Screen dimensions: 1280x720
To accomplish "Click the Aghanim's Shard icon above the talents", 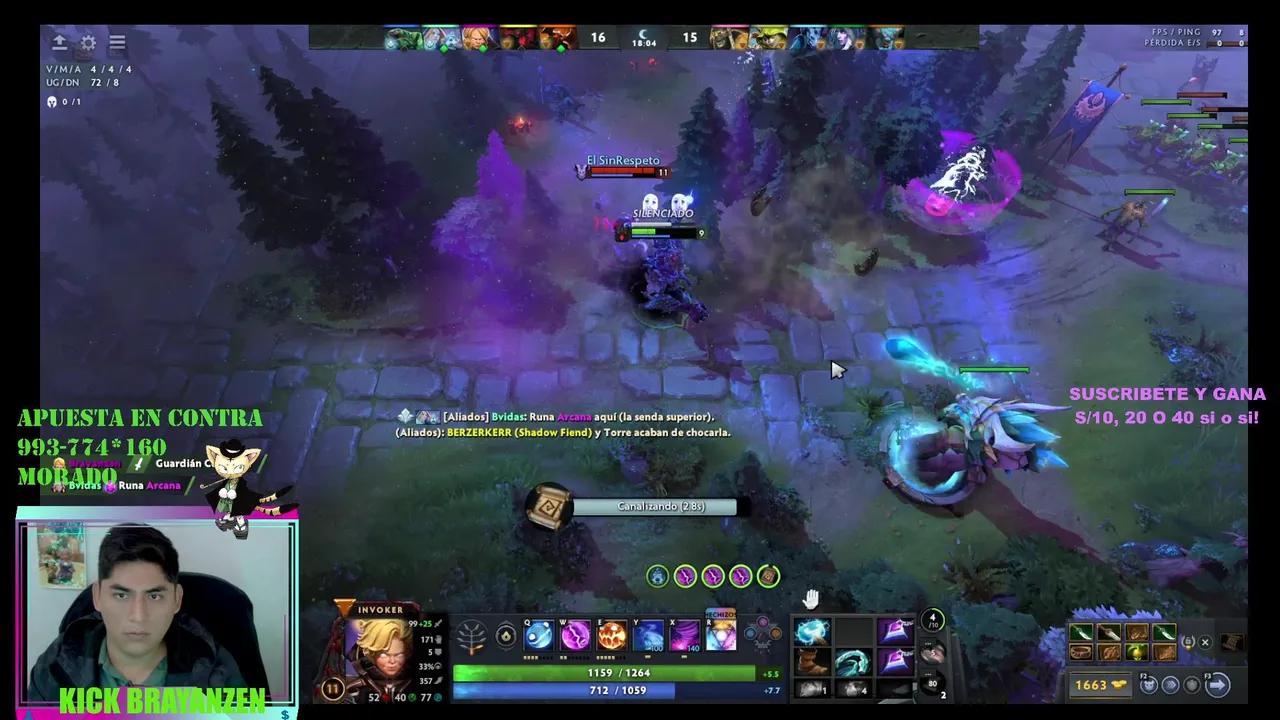I will pos(507,635).
